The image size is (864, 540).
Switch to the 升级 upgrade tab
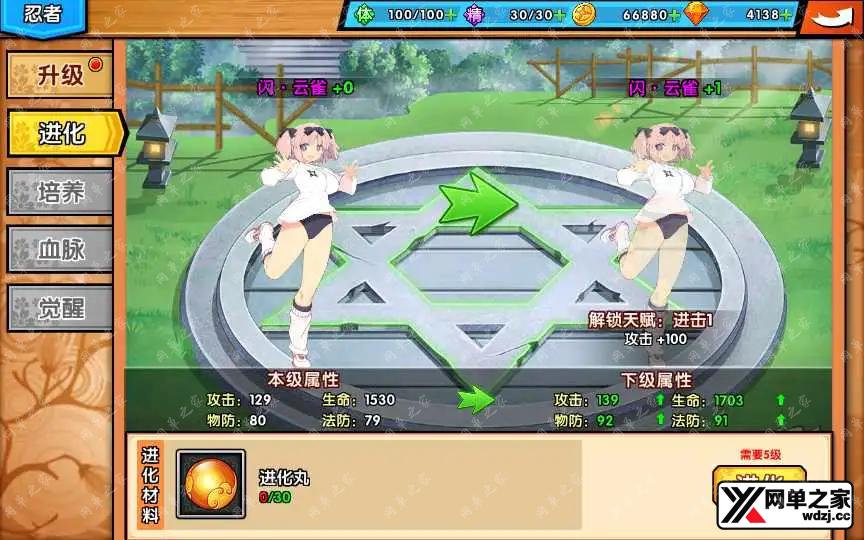click(60, 76)
